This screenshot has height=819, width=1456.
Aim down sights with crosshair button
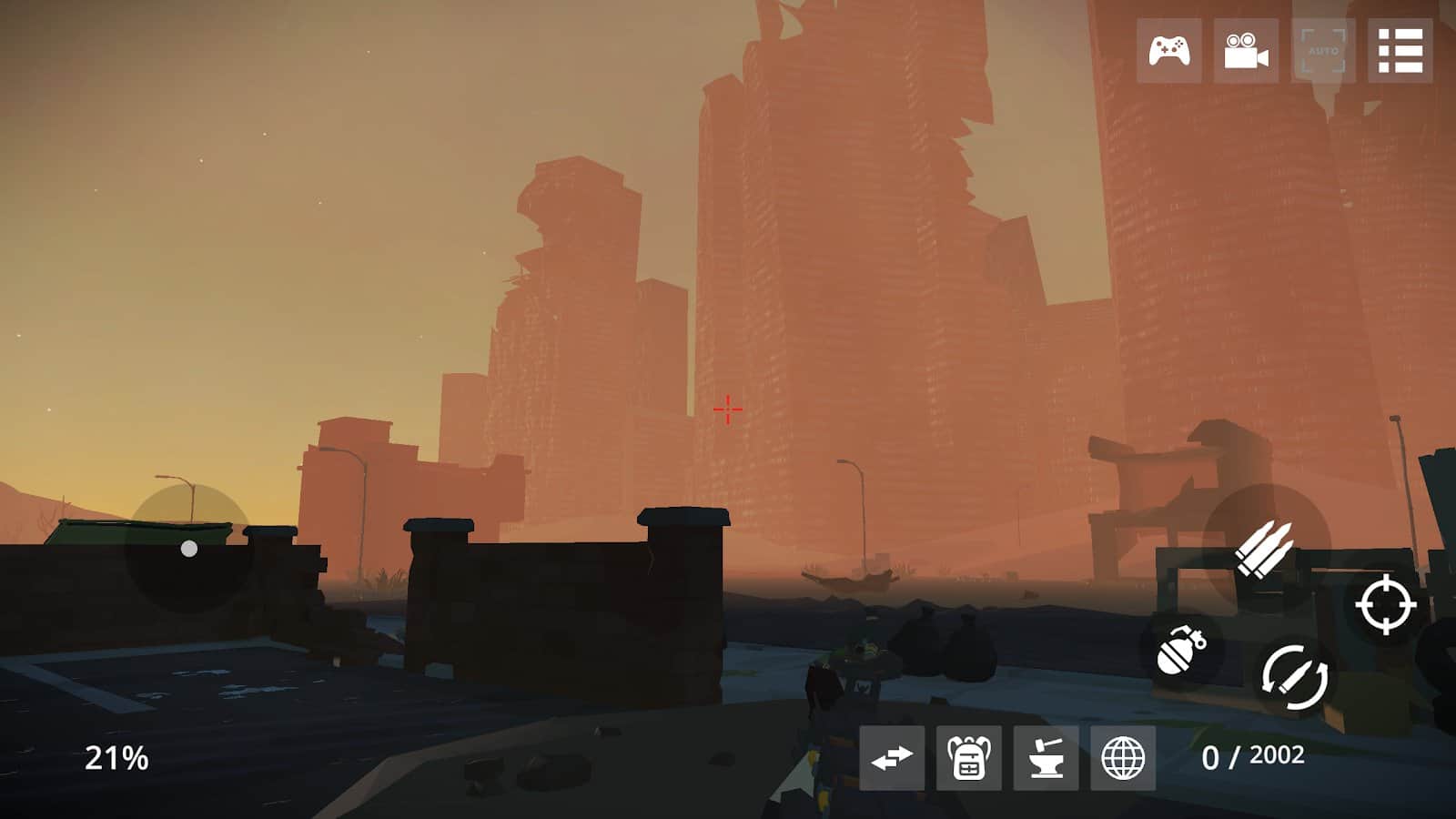click(1385, 604)
